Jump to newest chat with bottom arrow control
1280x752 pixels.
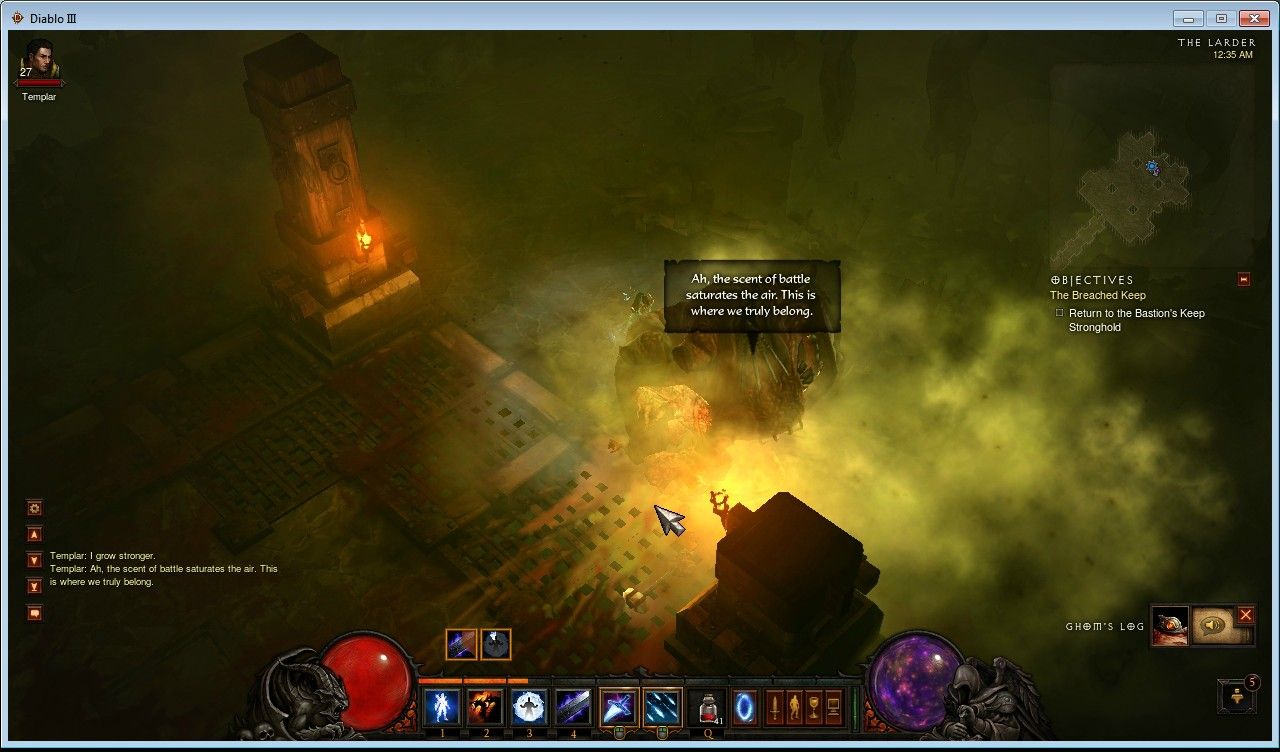click(35, 585)
